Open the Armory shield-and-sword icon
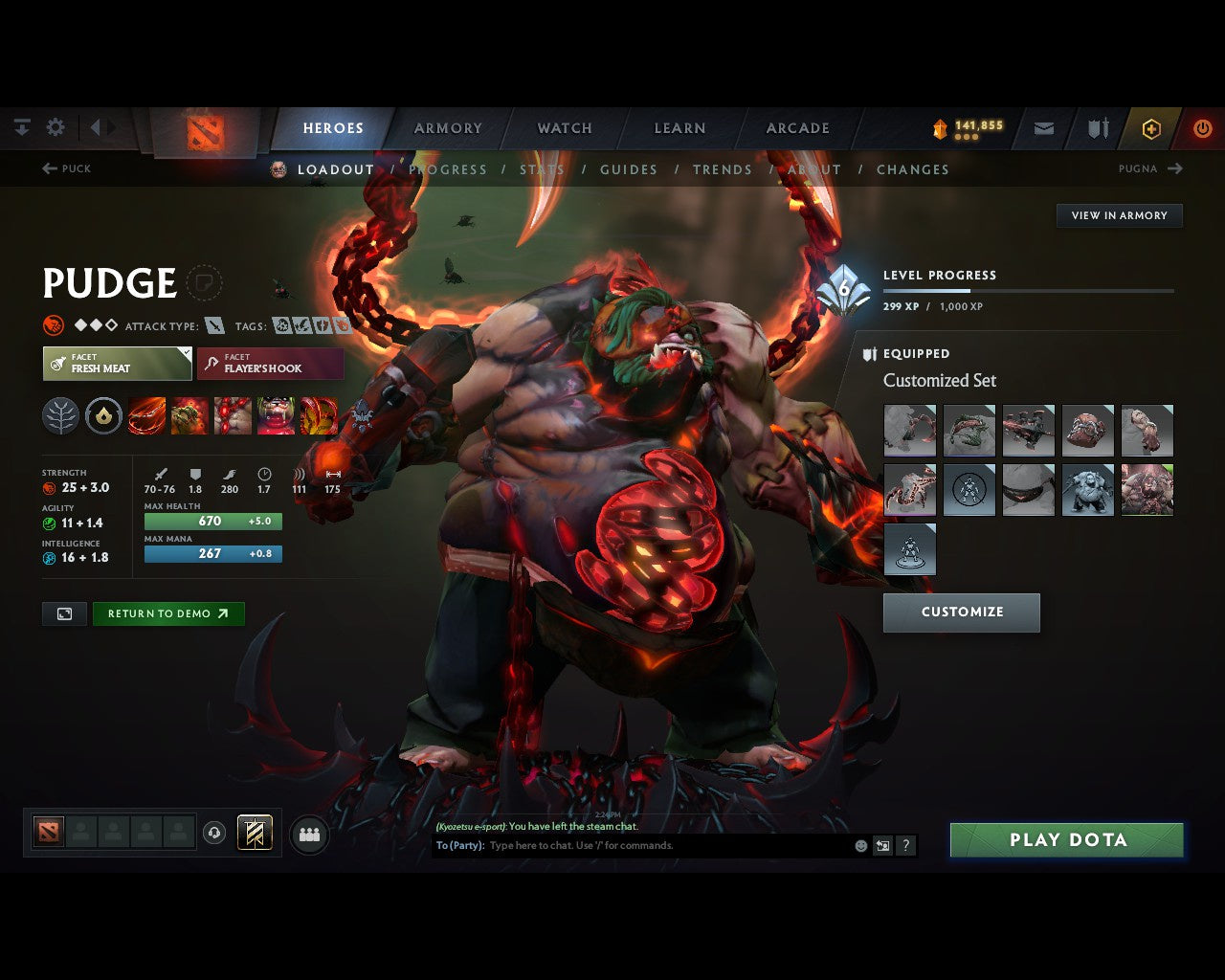The image size is (1225, 980). (x=1097, y=126)
